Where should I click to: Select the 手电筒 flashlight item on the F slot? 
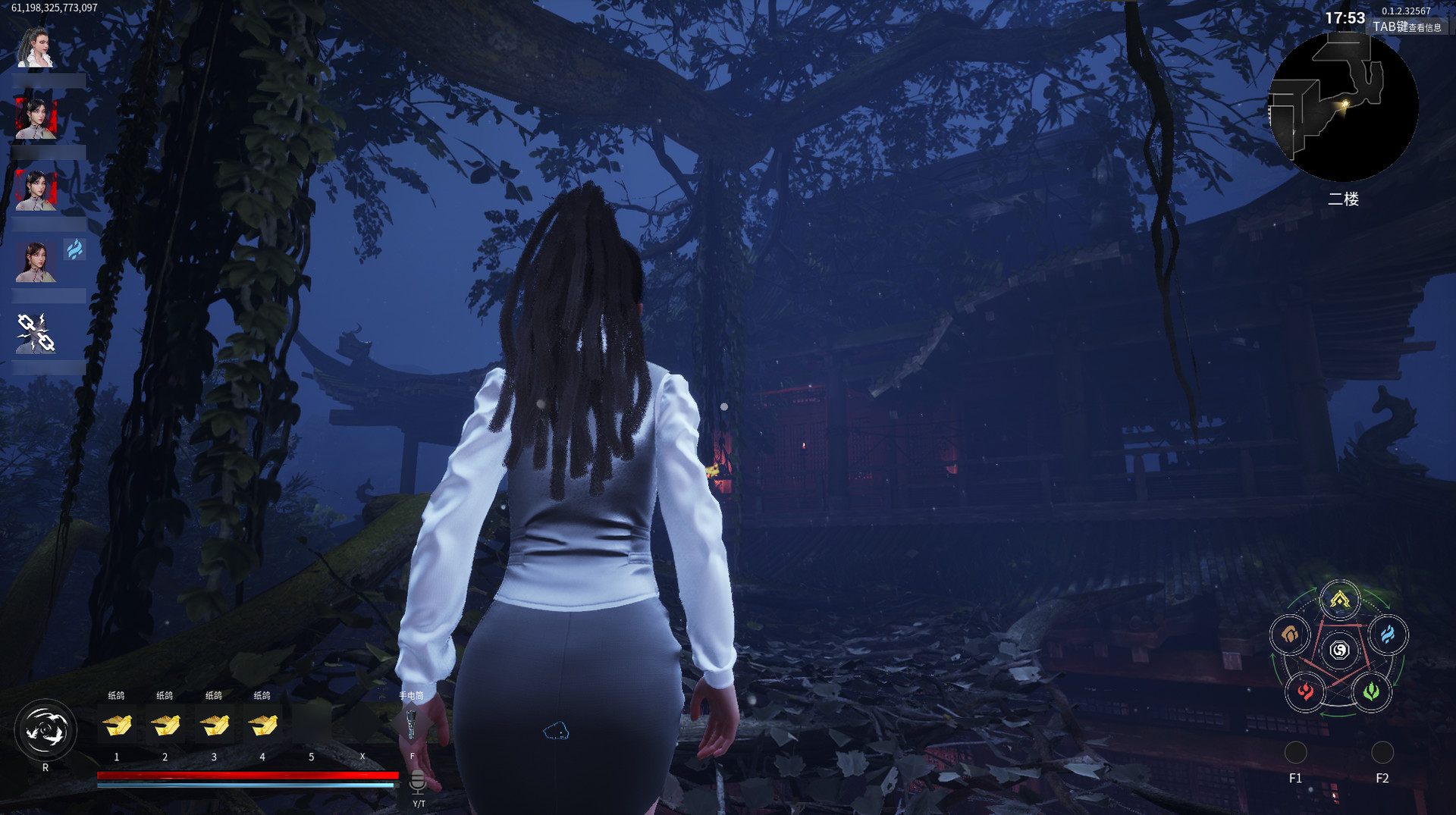click(x=410, y=724)
